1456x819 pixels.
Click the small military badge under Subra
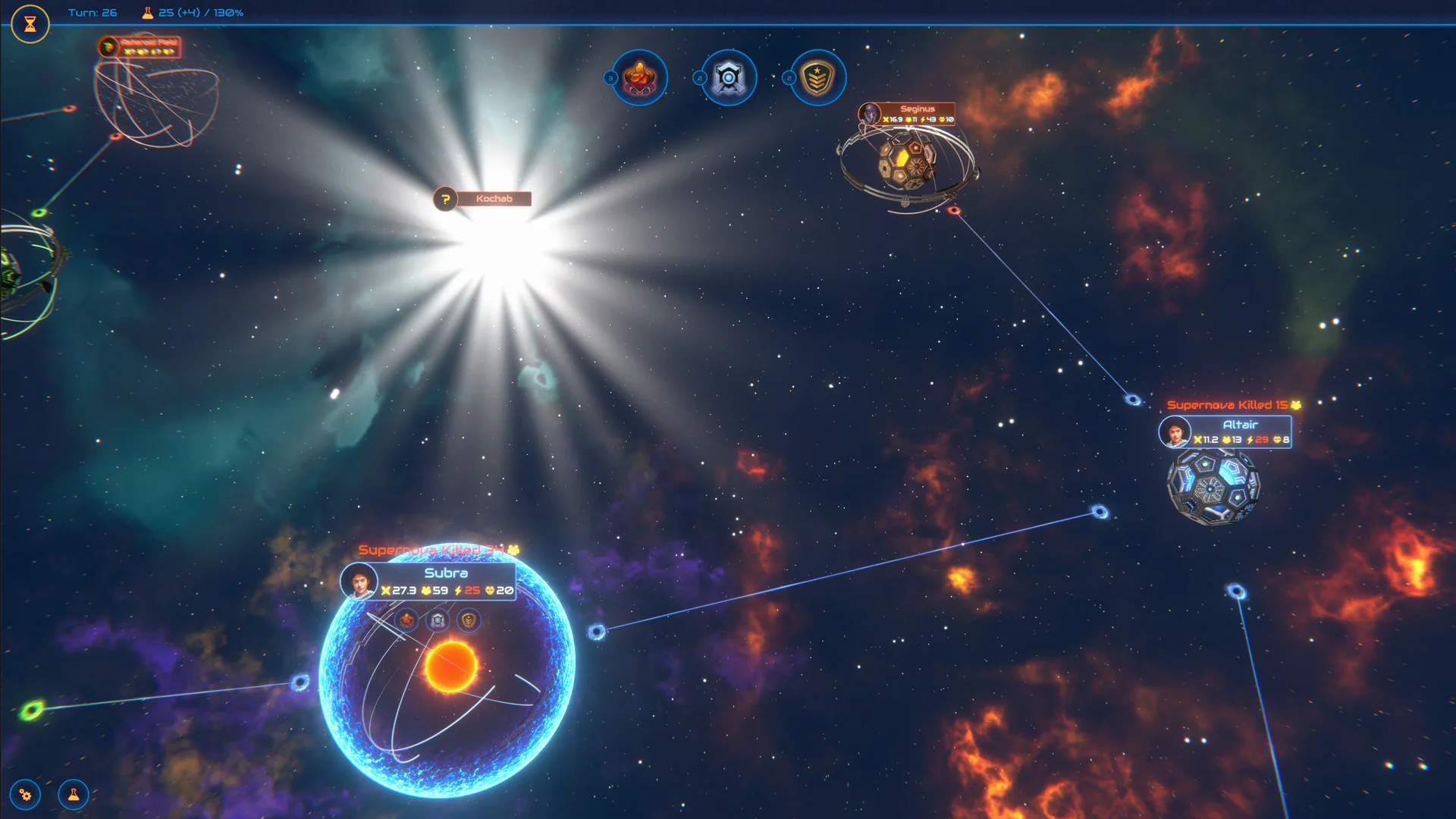[x=469, y=620]
